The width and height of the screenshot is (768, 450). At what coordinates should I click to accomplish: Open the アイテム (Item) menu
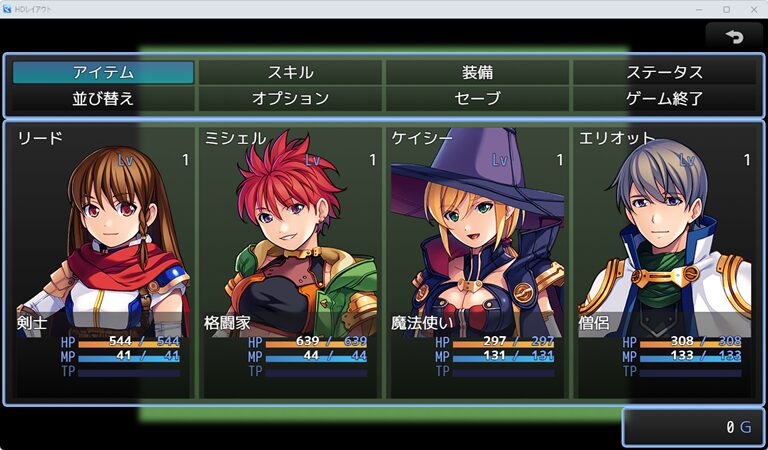[103, 72]
